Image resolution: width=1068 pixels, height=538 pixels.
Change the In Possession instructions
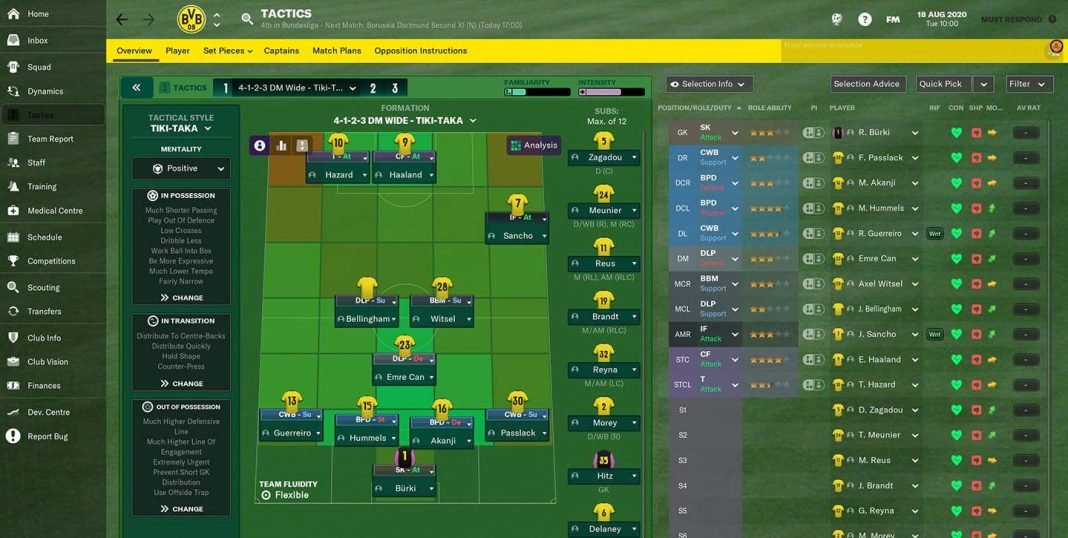pyautogui.click(x=181, y=298)
